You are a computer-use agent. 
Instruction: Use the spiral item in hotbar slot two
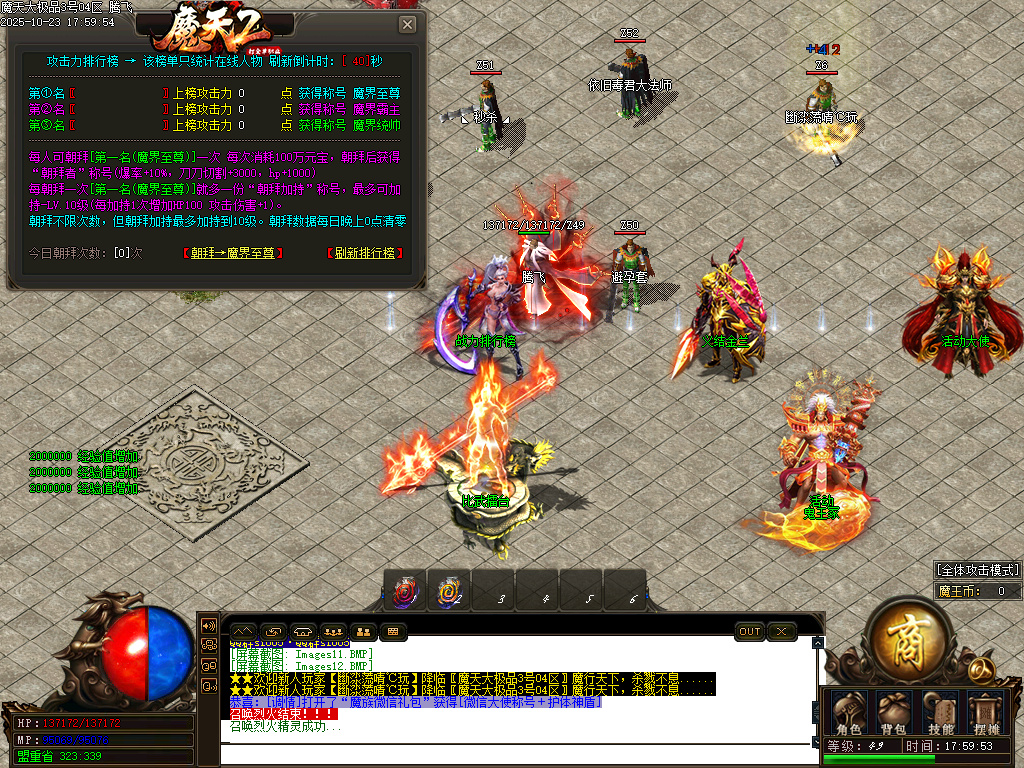(x=449, y=592)
